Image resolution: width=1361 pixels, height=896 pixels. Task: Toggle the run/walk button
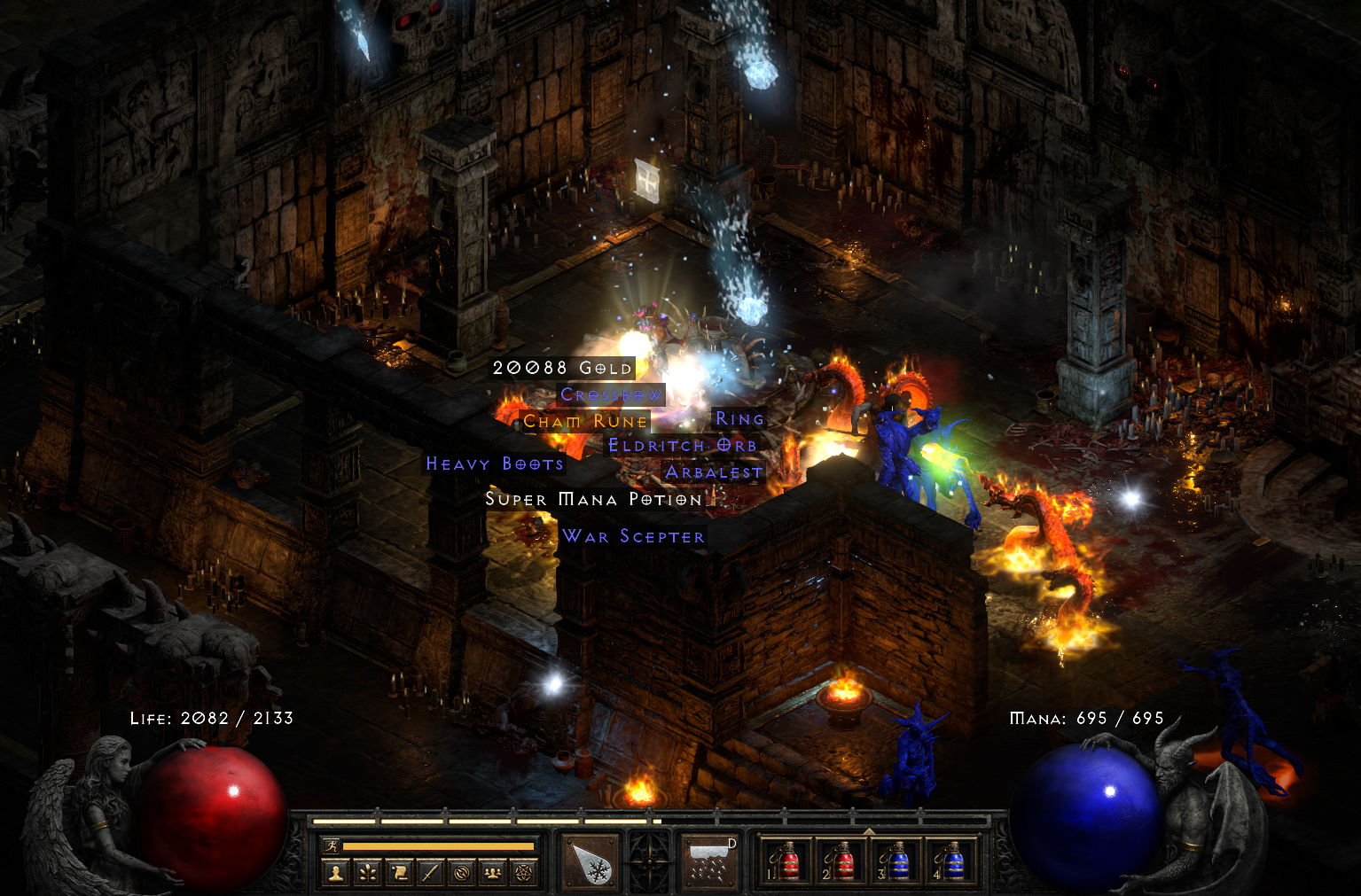(331, 846)
